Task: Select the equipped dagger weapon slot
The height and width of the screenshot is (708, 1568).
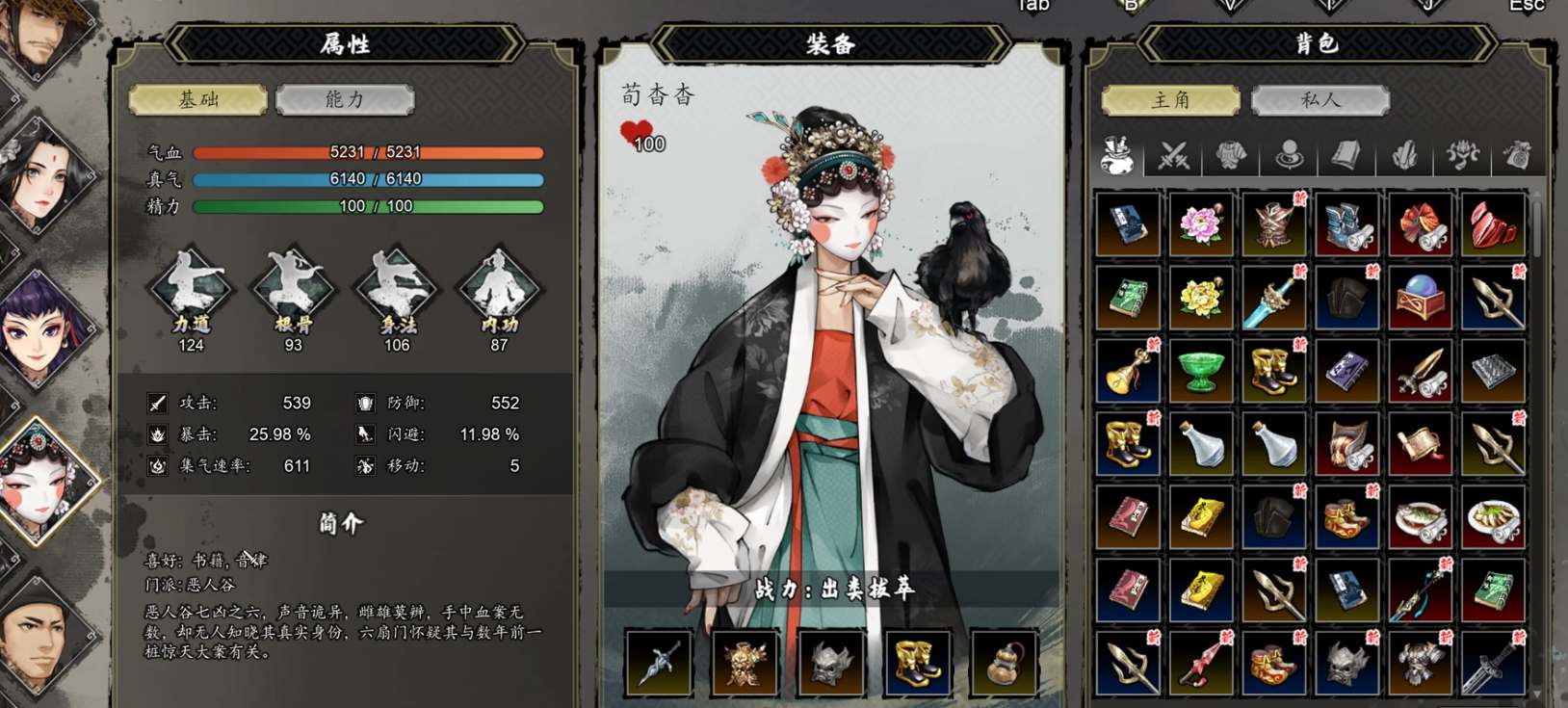Action: coord(659,664)
